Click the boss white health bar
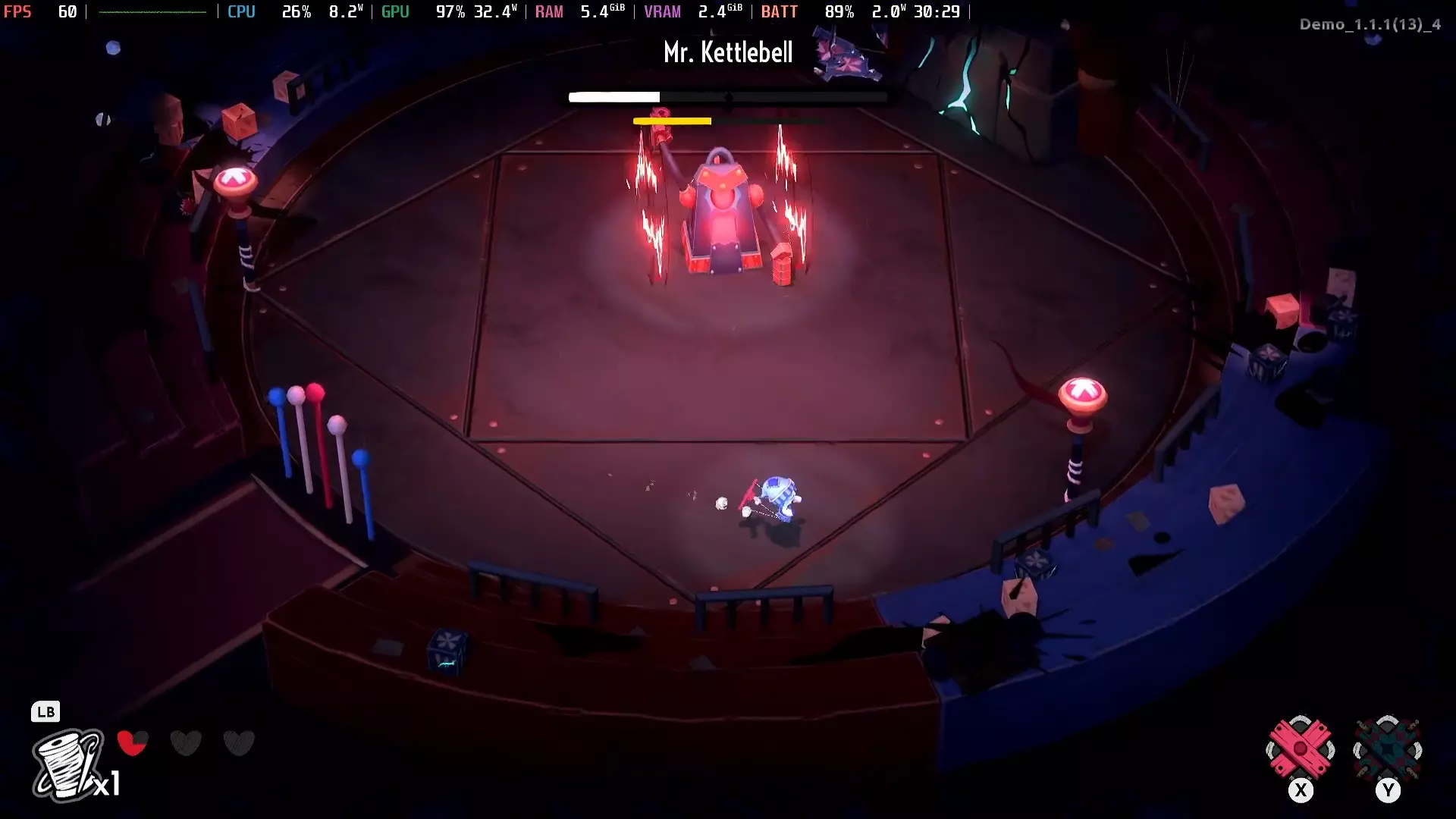 pyautogui.click(x=614, y=97)
